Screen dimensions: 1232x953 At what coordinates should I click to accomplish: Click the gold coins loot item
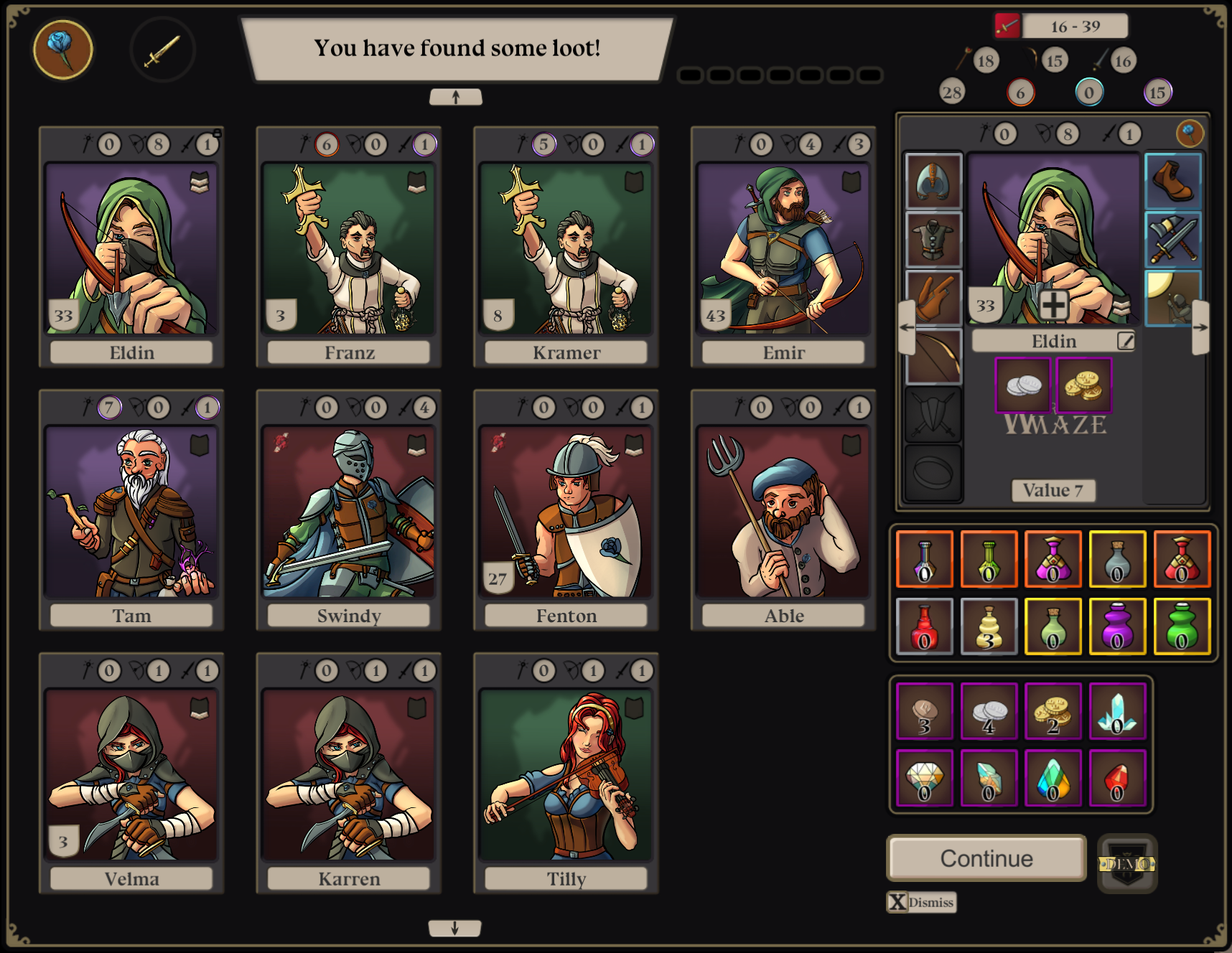pos(1084,386)
